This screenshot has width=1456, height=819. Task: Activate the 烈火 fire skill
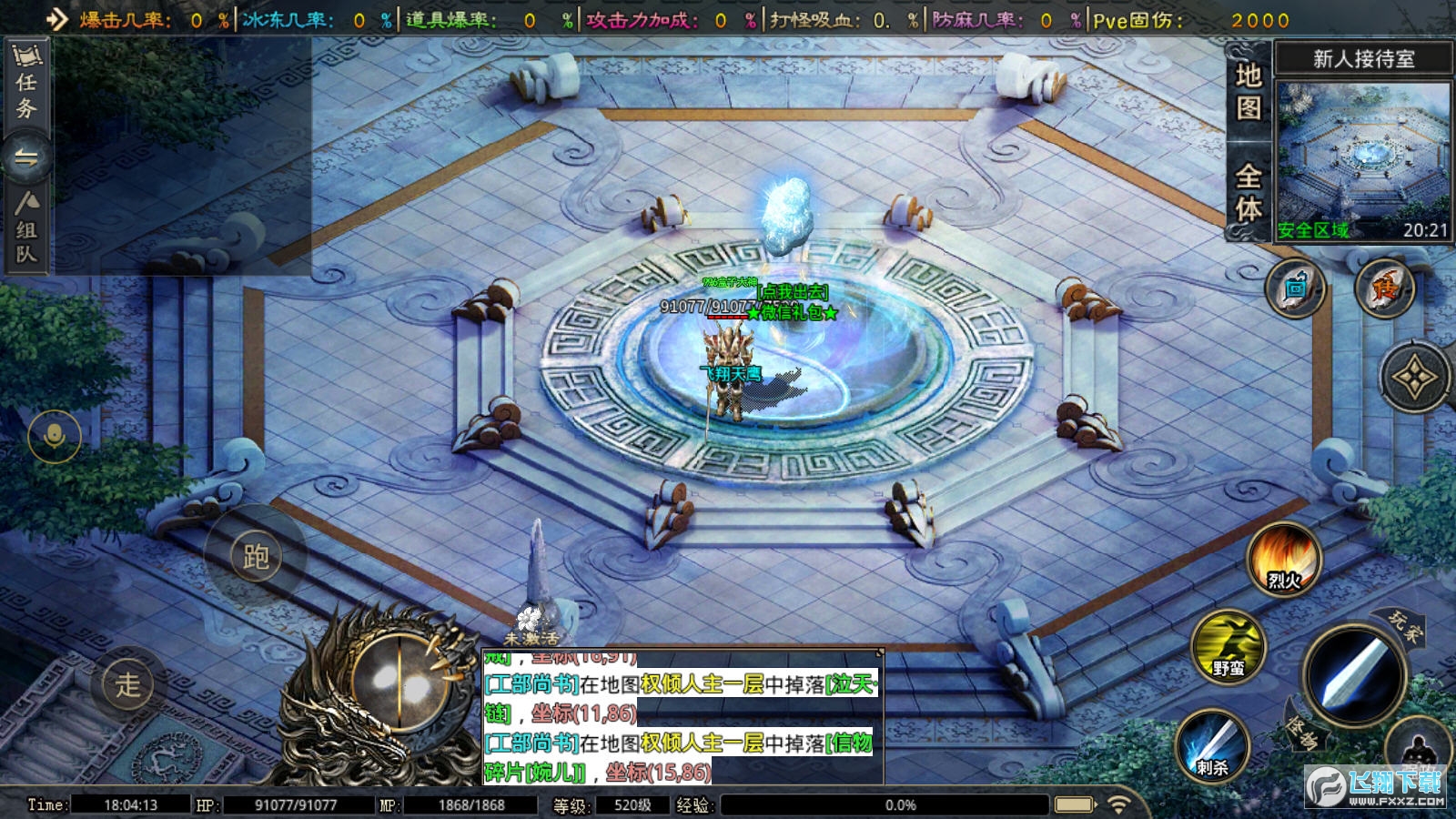coord(1283,560)
